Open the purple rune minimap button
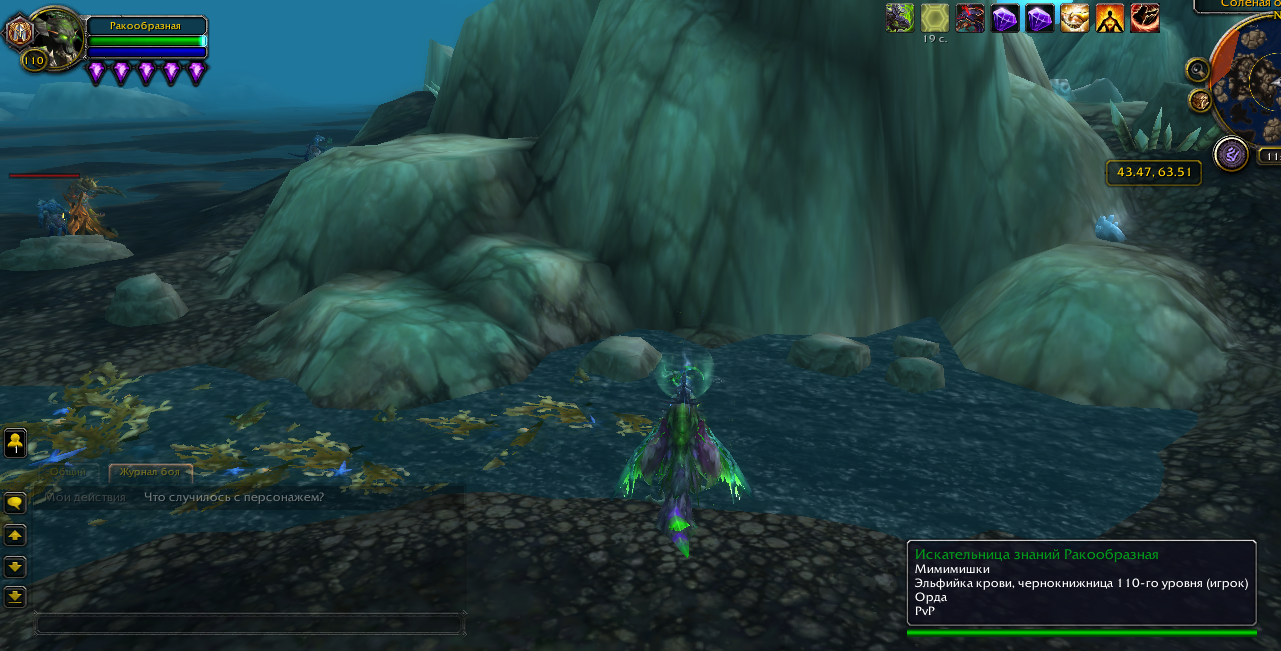This screenshot has height=651, width=1281. (1231, 154)
